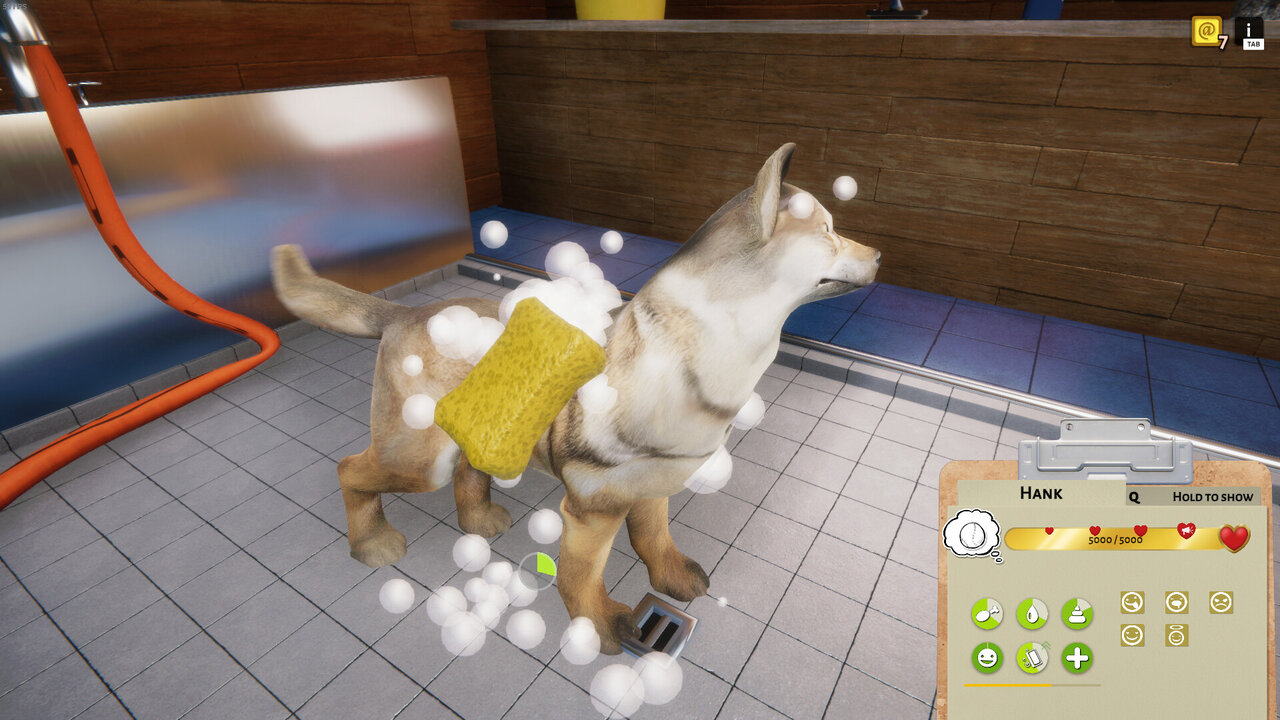
Task: Click the drumstick food need icon
Action: 988,613
